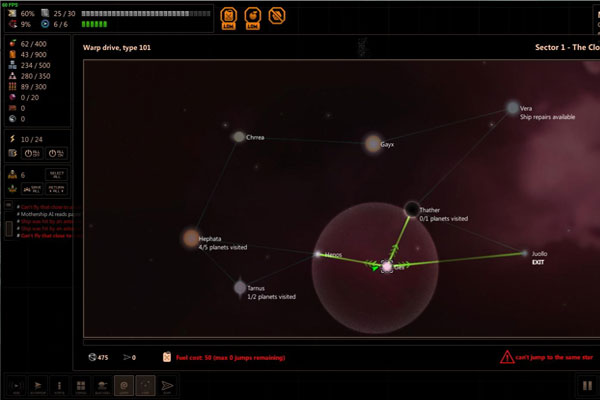Select the Vera star system
Image resolution: width=600 pixels, height=400 pixels.
(x=512, y=107)
